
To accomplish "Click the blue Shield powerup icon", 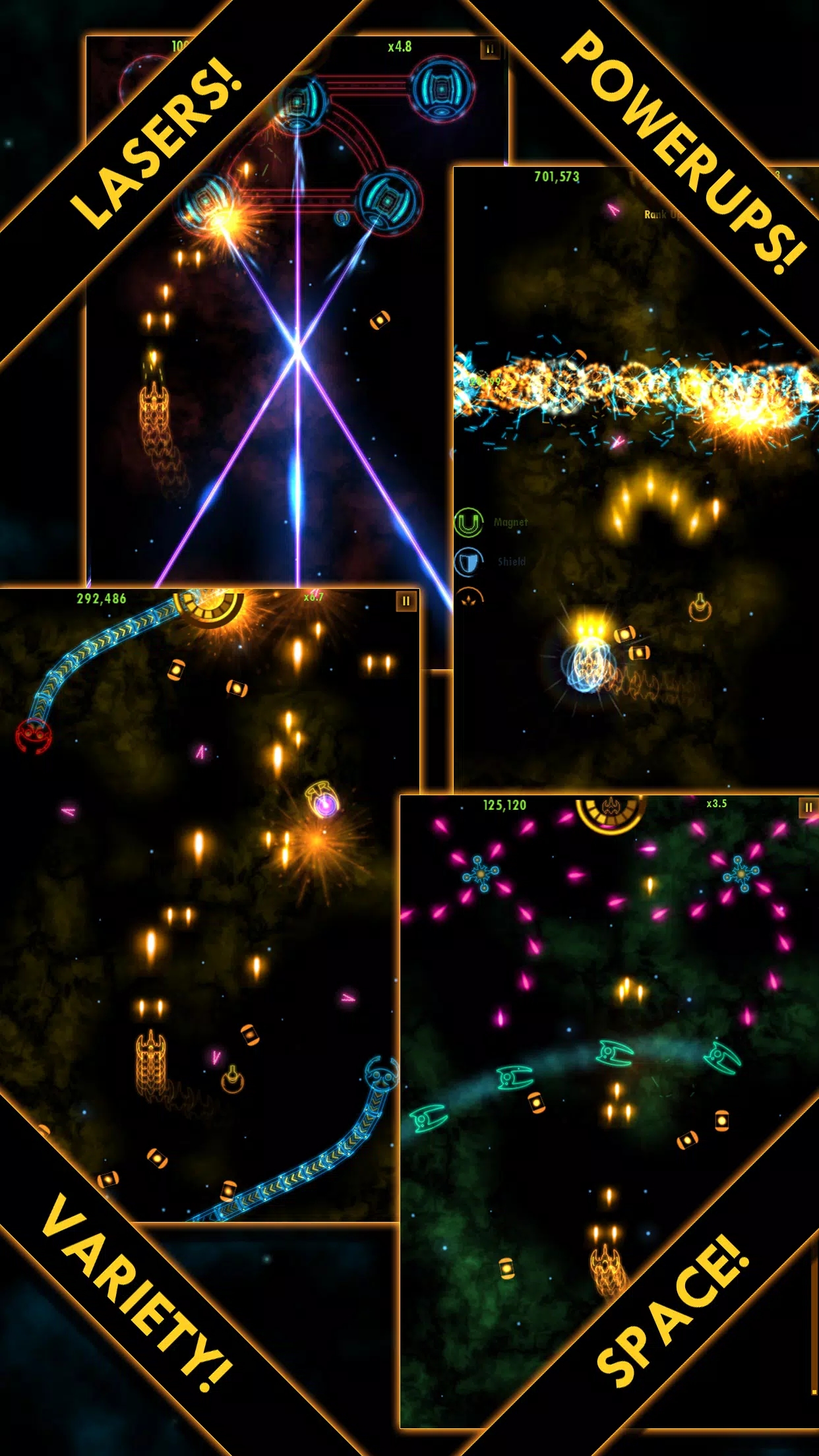I will (469, 562).
